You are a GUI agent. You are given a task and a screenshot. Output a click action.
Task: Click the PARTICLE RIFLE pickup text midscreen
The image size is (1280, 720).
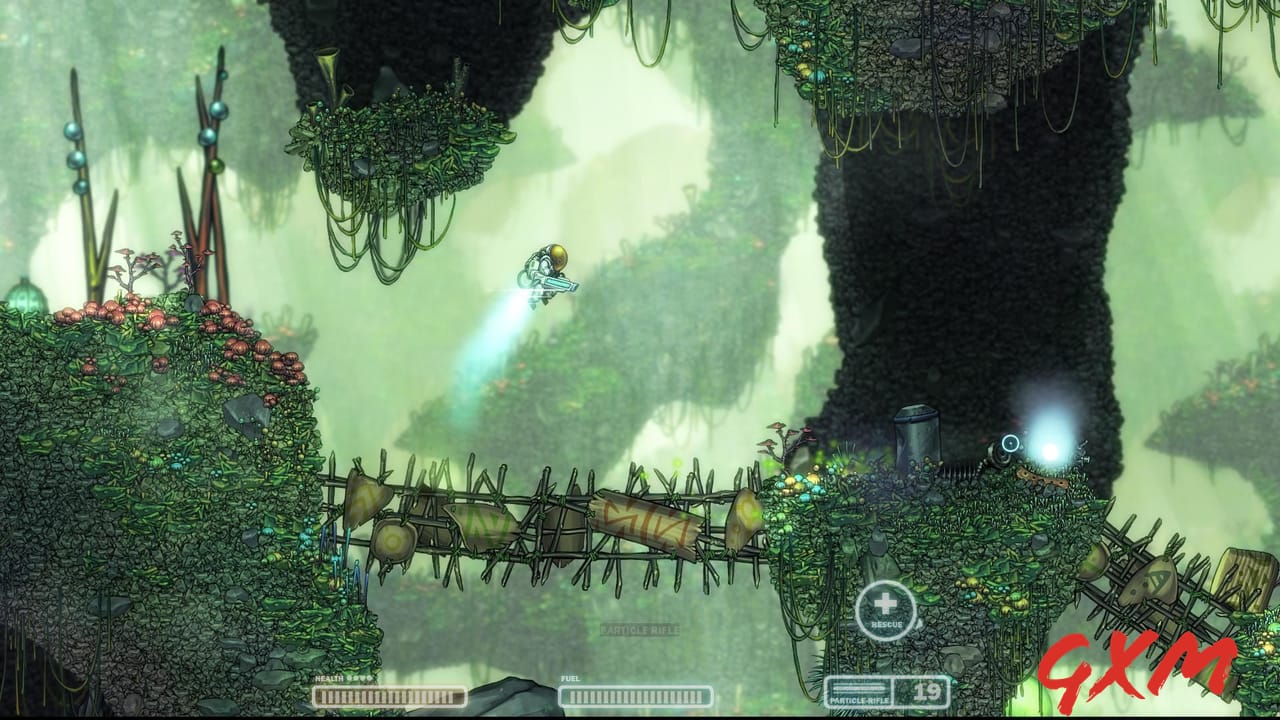642,629
